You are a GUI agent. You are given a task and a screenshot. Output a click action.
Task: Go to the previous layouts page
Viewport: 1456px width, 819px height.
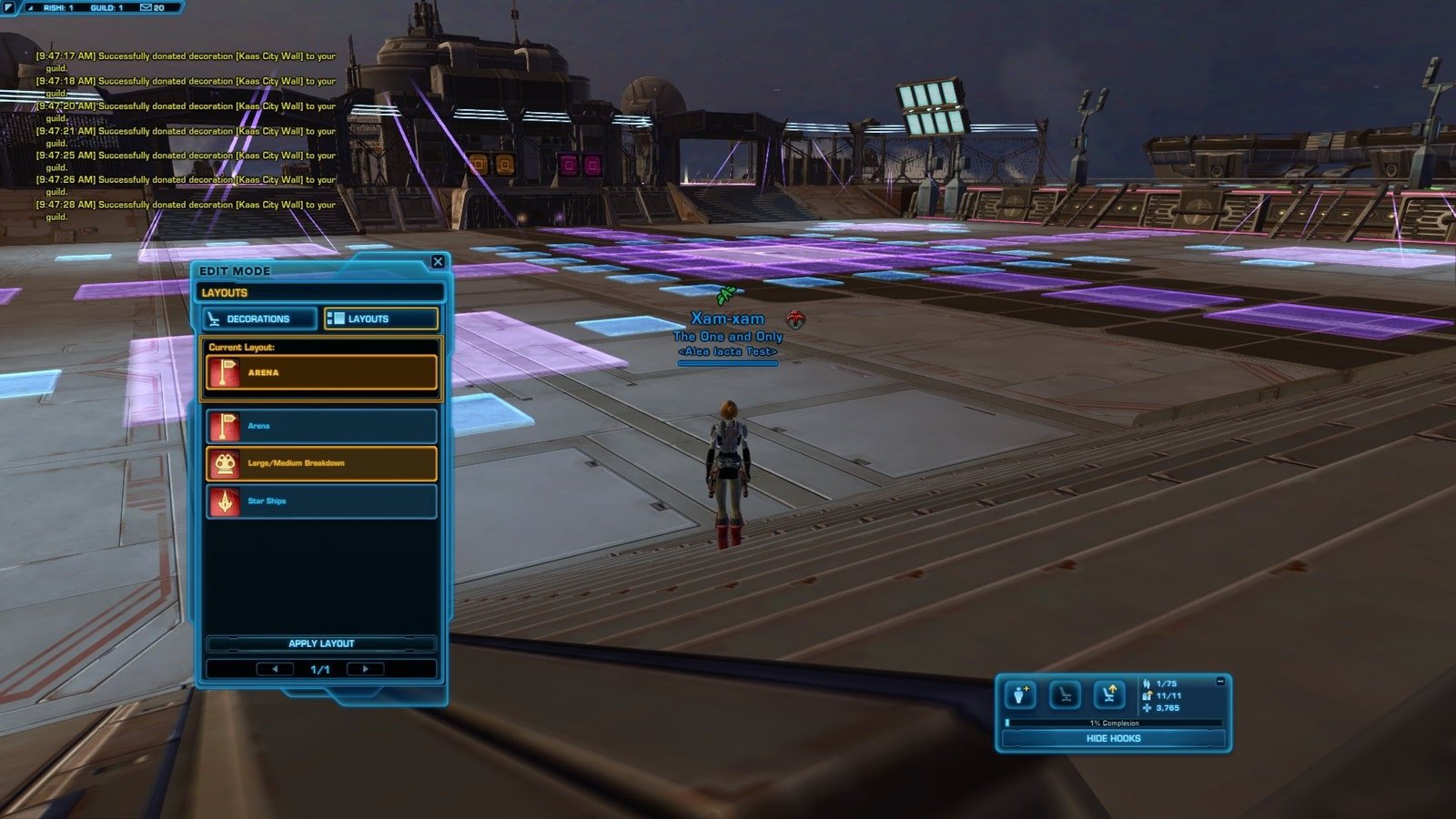tap(275, 669)
